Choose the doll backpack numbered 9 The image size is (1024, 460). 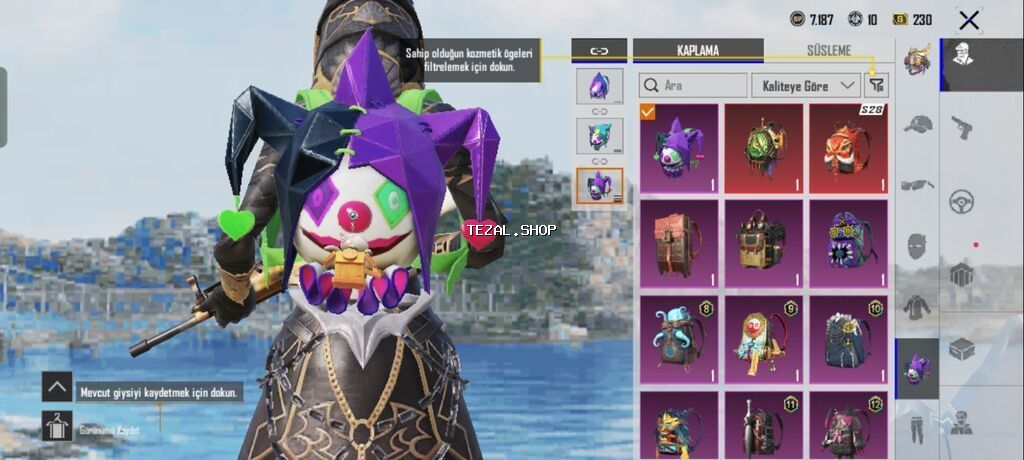[764, 339]
